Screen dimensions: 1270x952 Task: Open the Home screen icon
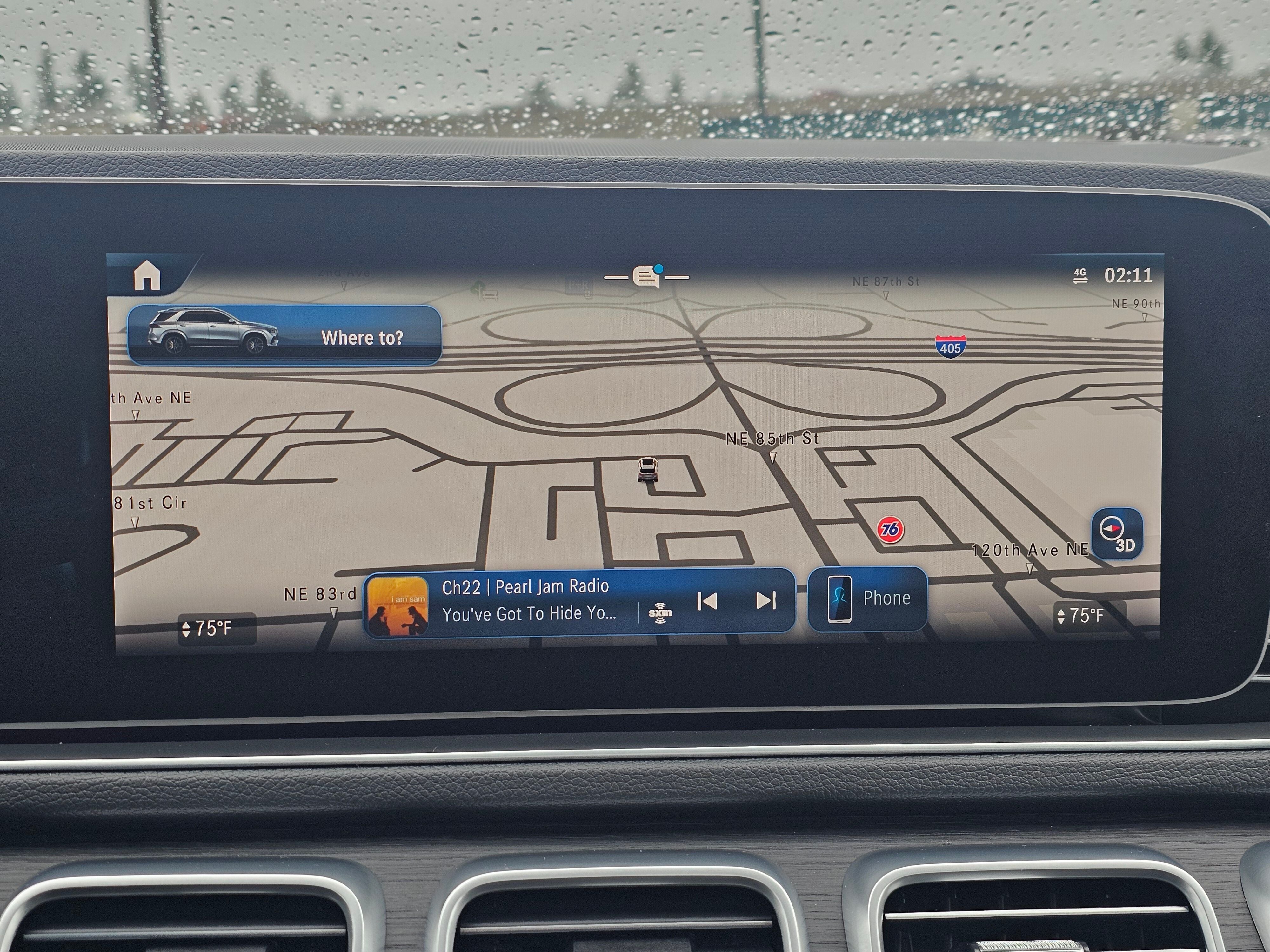(147, 276)
